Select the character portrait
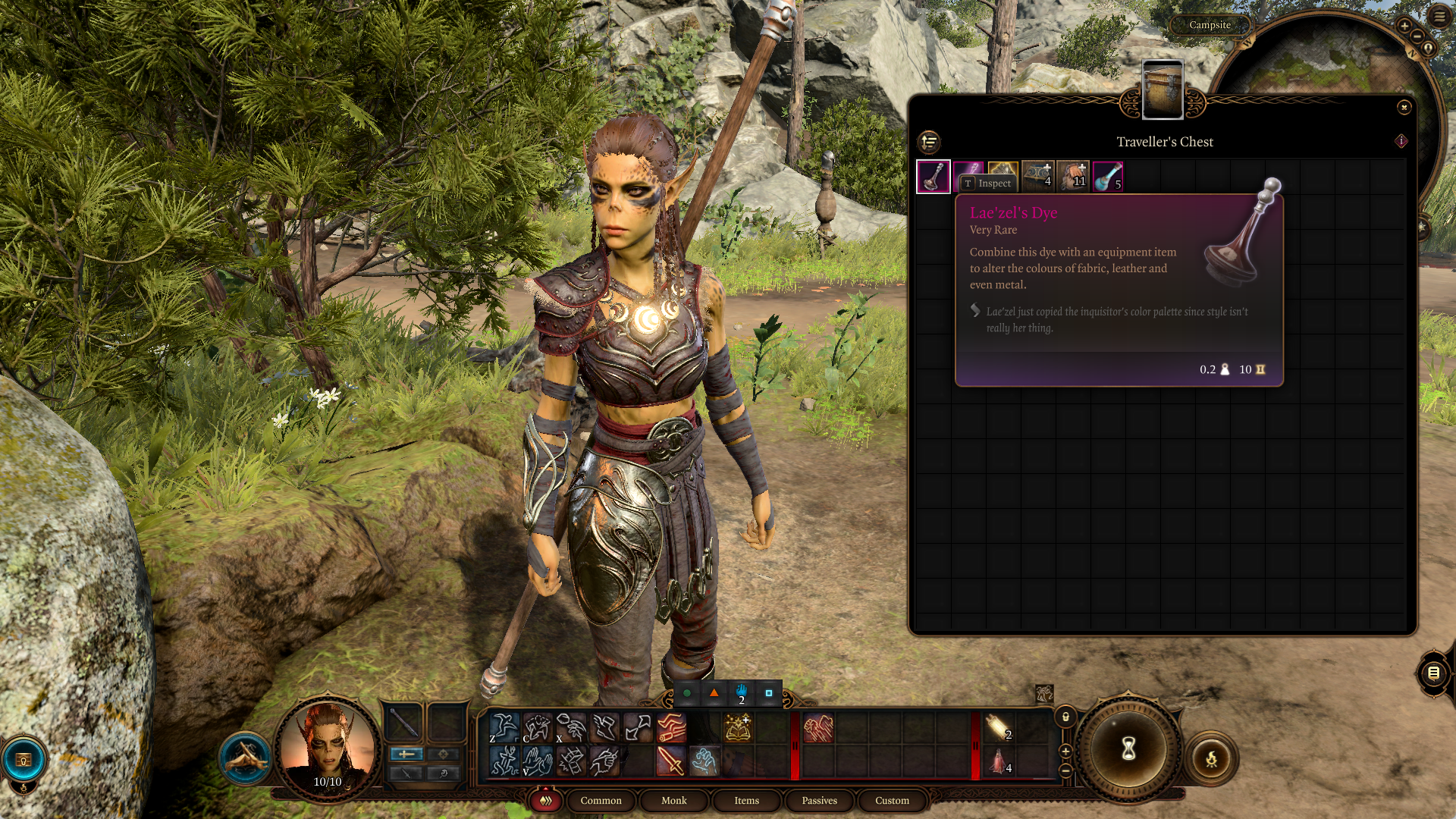Screen dimensions: 1456x819 point(328,748)
